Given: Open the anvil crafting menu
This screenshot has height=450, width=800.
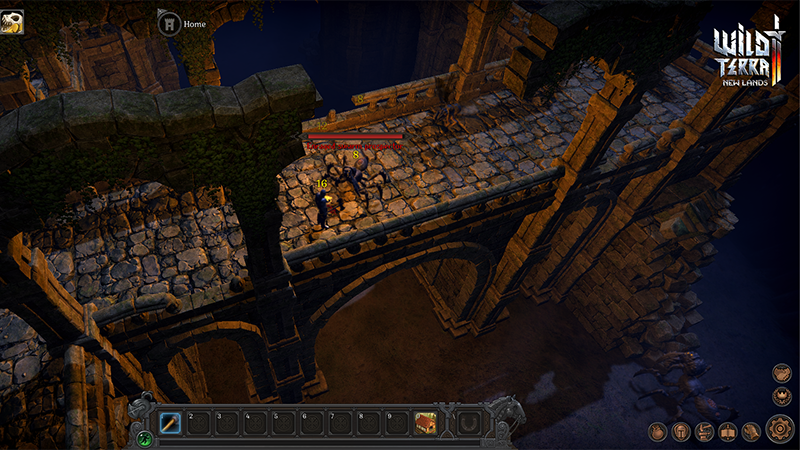Looking at the screenshot, I should click(x=704, y=432).
